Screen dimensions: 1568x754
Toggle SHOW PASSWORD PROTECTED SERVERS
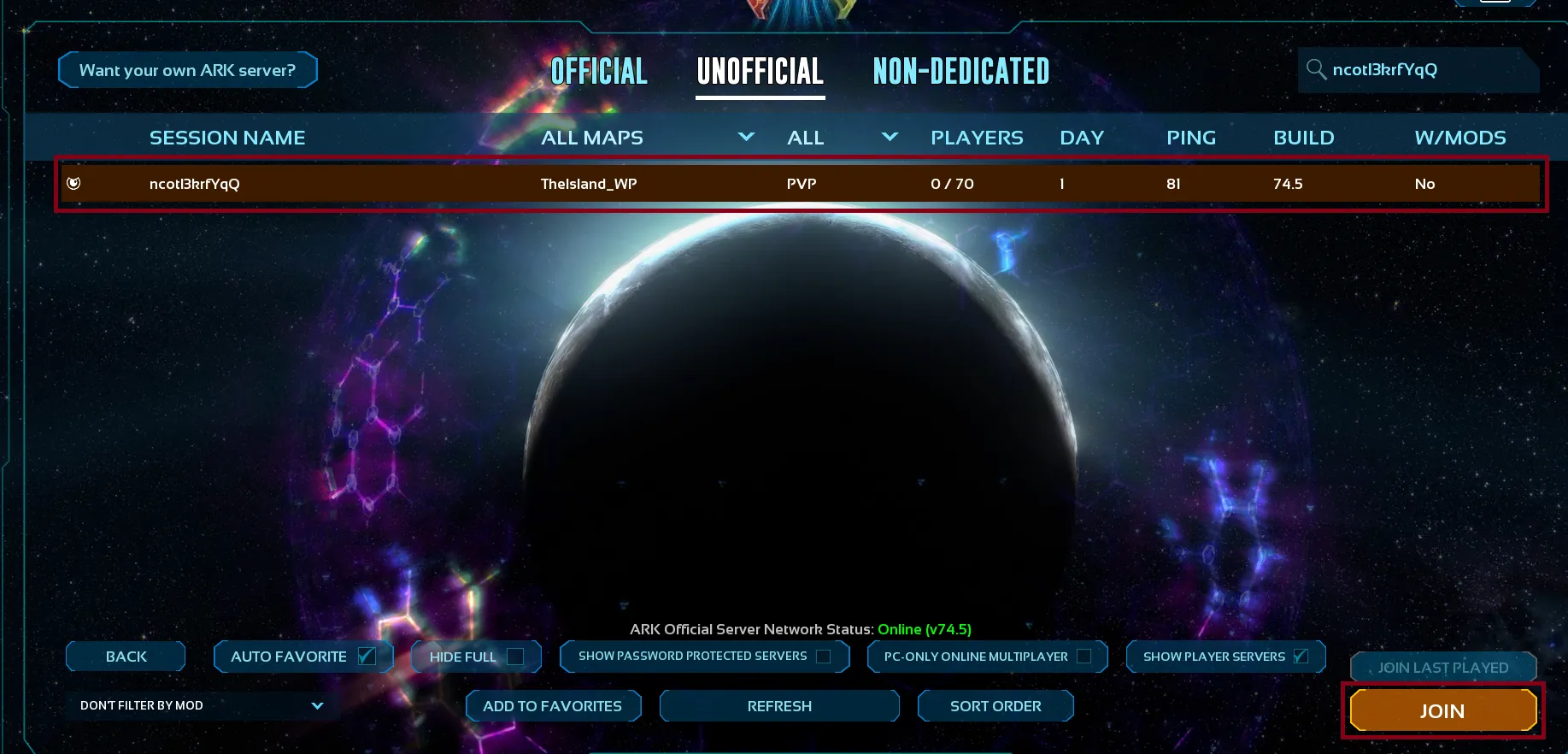coord(823,656)
